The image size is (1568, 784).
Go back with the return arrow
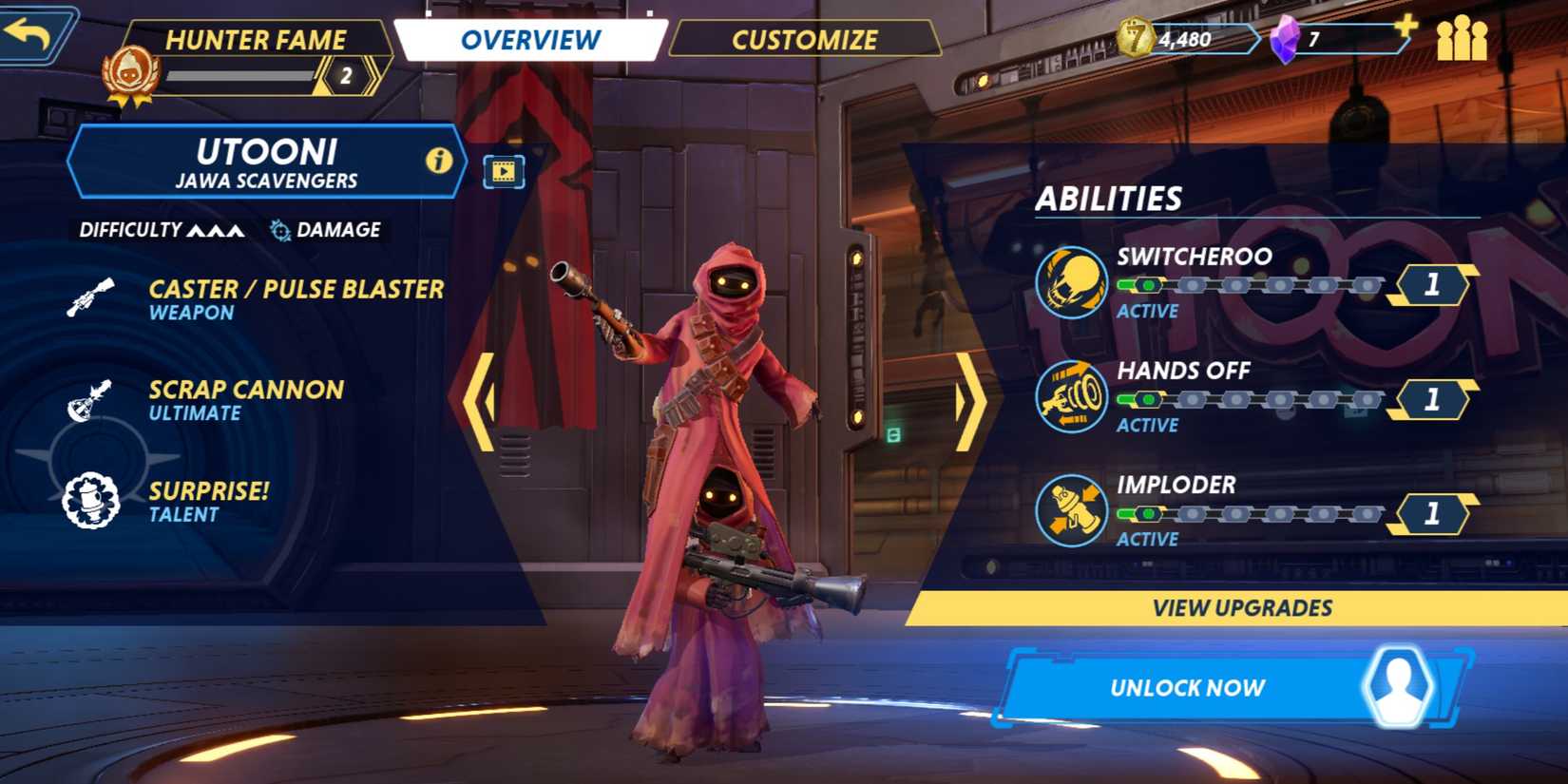pyautogui.click(x=30, y=35)
